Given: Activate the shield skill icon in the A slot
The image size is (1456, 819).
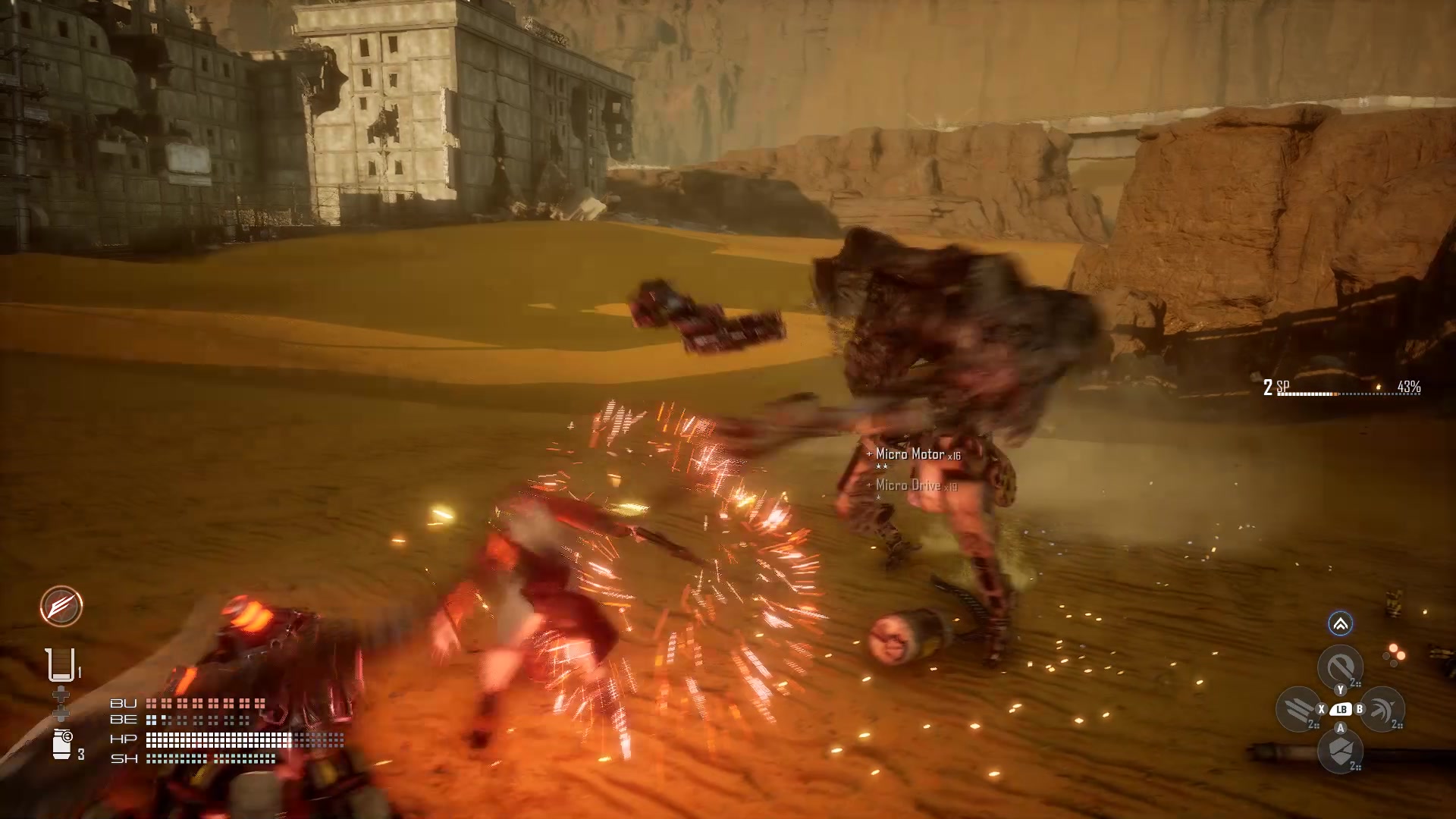Looking at the screenshot, I should [x=1339, y=752].
